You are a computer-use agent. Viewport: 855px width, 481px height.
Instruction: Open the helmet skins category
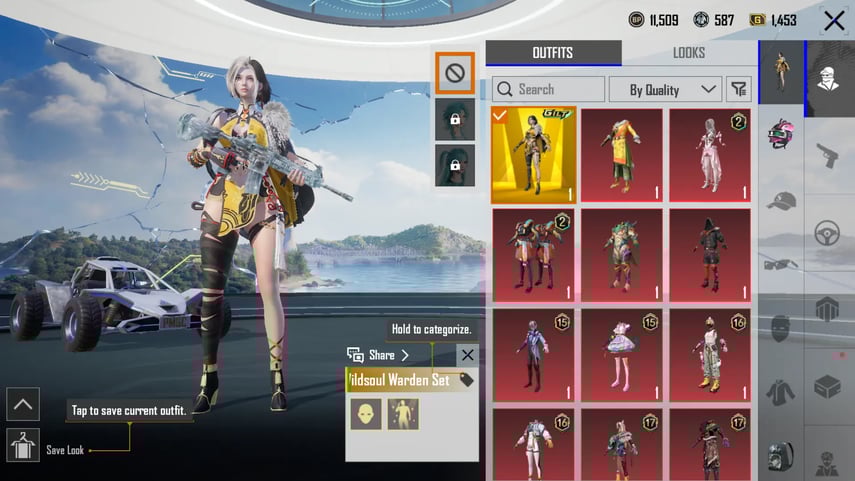782,135
